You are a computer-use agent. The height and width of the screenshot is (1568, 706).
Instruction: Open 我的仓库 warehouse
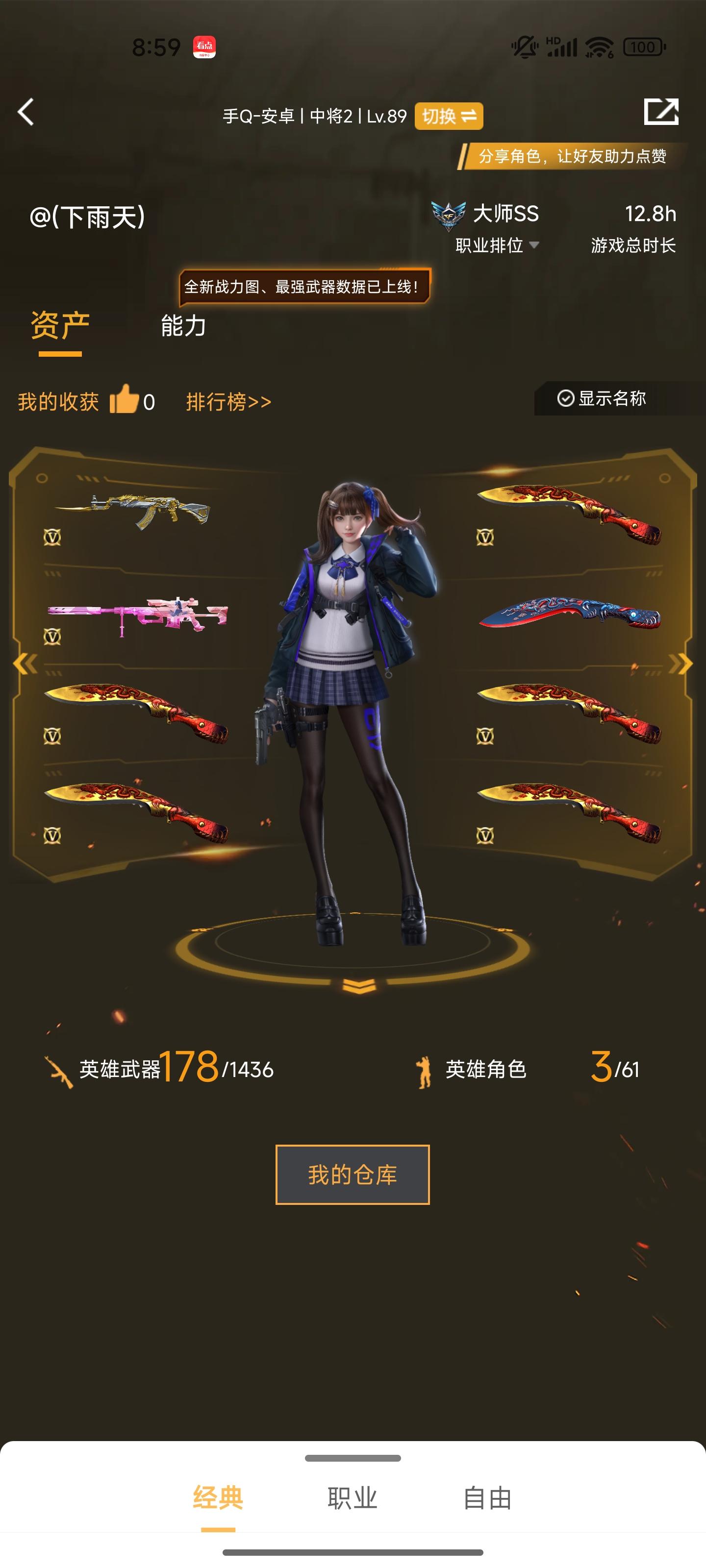[353, 1175]
